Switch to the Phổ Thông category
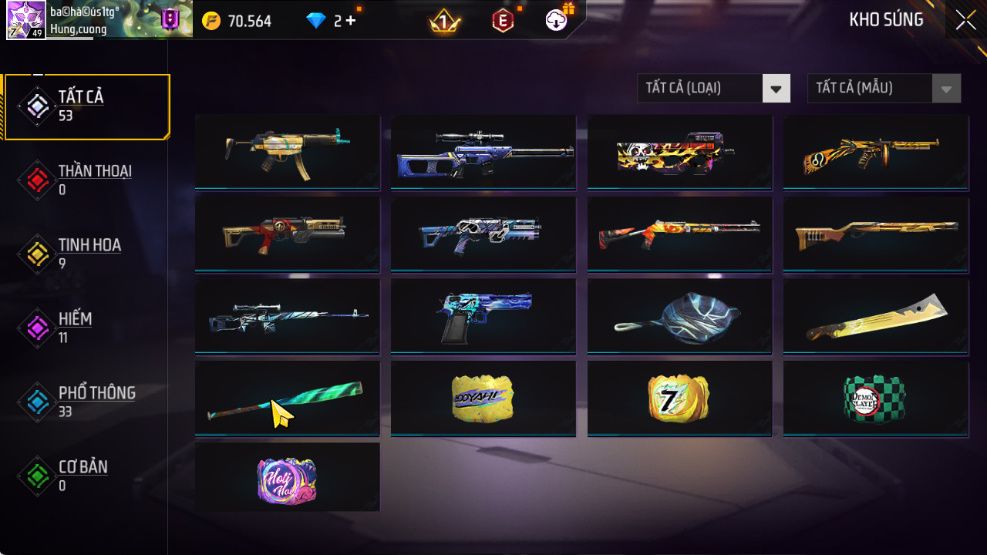The height and width of the screenshot is (555, 987). [85, 401]
